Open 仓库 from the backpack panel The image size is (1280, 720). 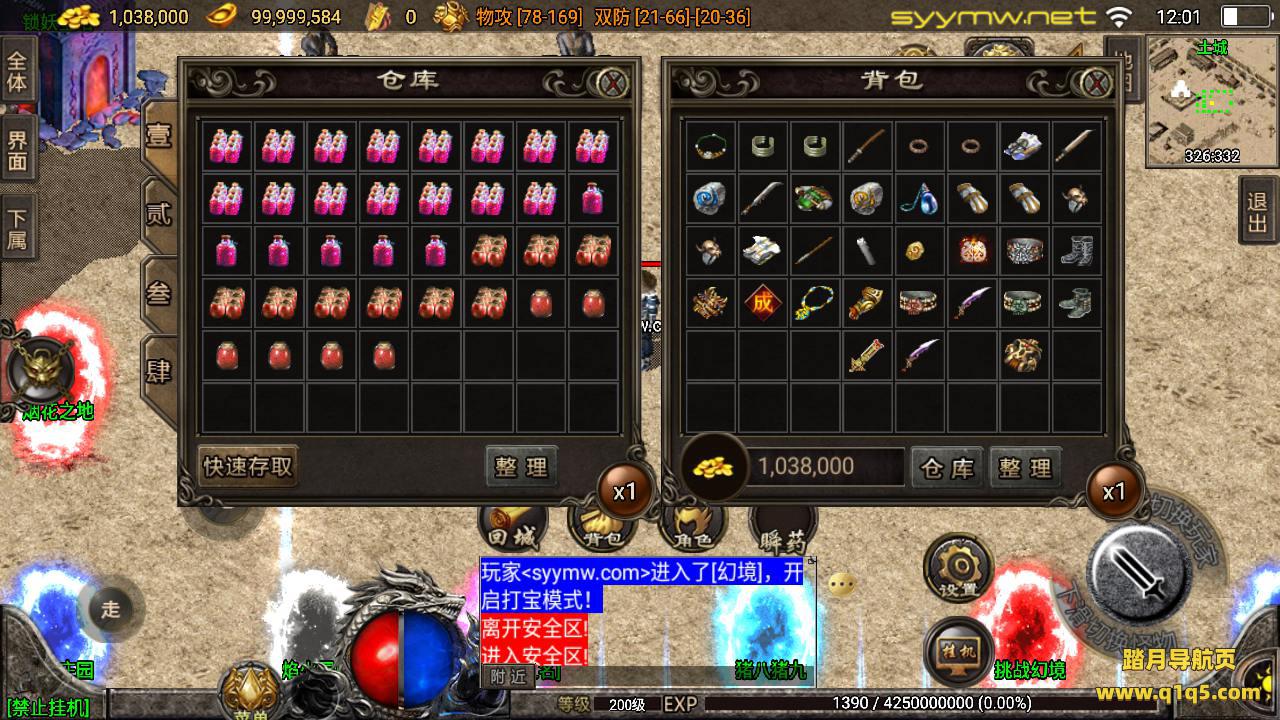(947, 467)
